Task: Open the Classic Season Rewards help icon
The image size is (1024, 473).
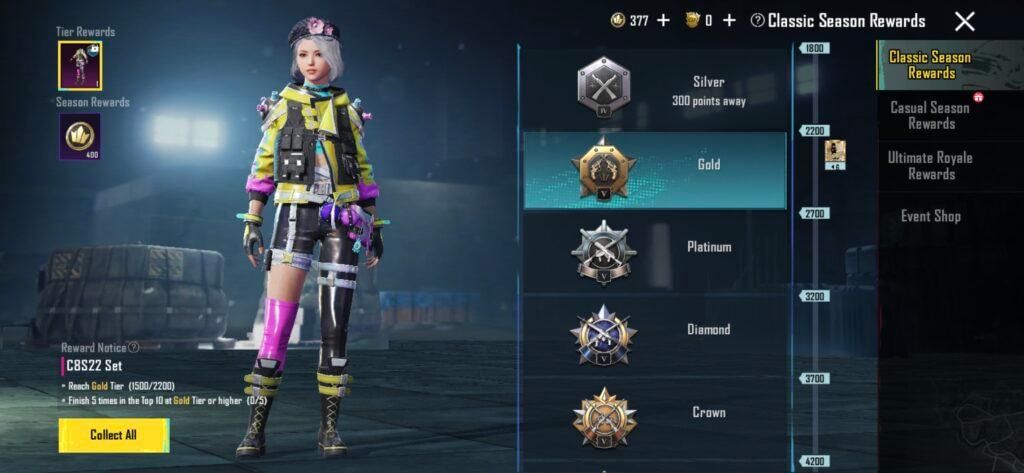Action: click(758, 21)
